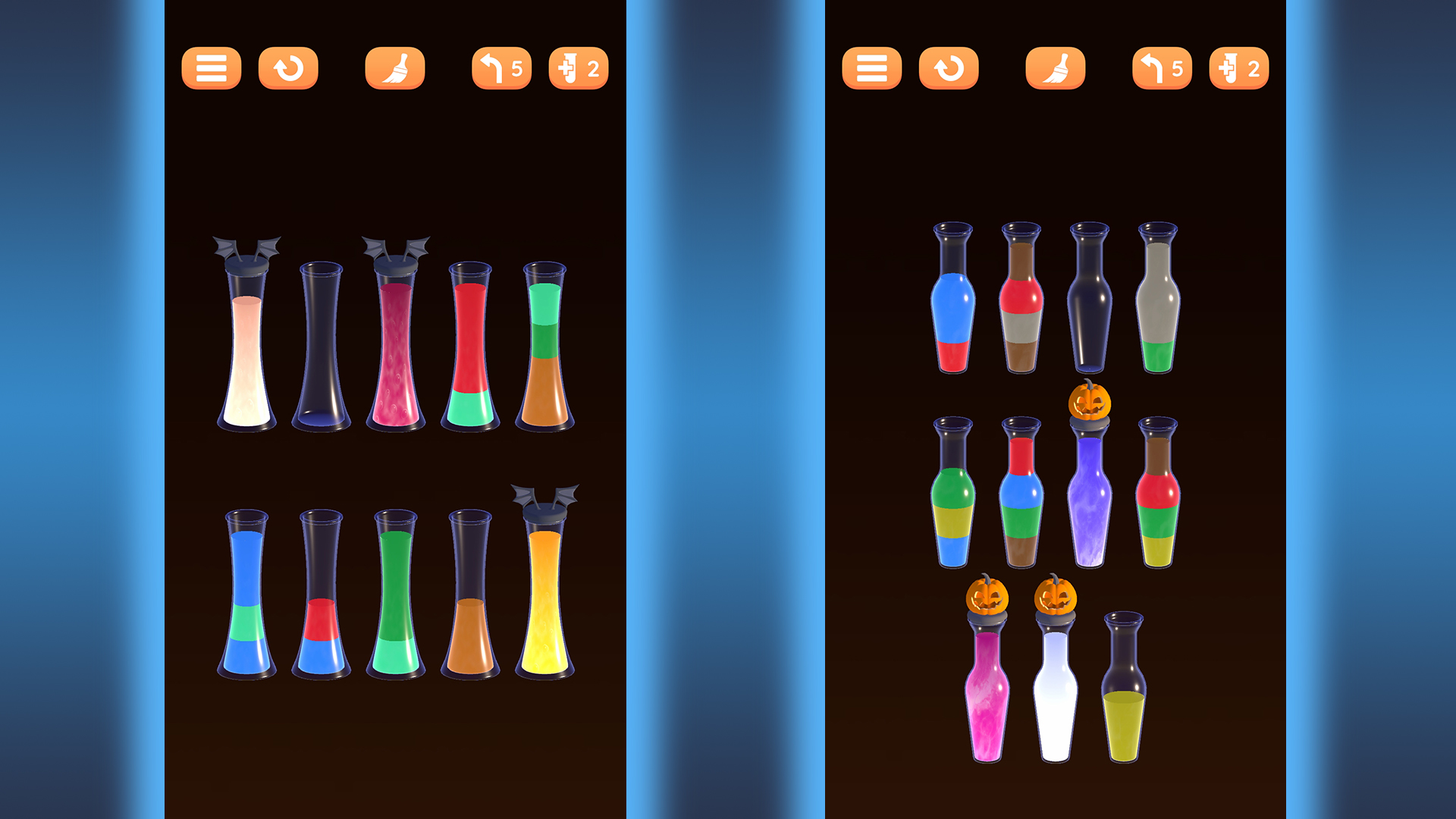Select the broom cleaning tool on the left
This screenshot has height=819, width=1456.
point(395,68)
